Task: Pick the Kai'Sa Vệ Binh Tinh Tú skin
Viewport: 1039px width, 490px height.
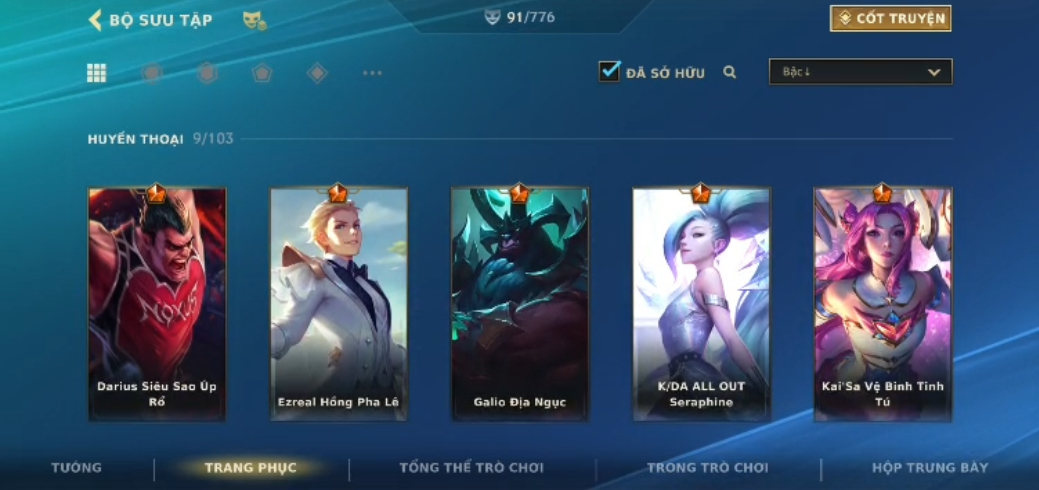Action: [883, 304]
